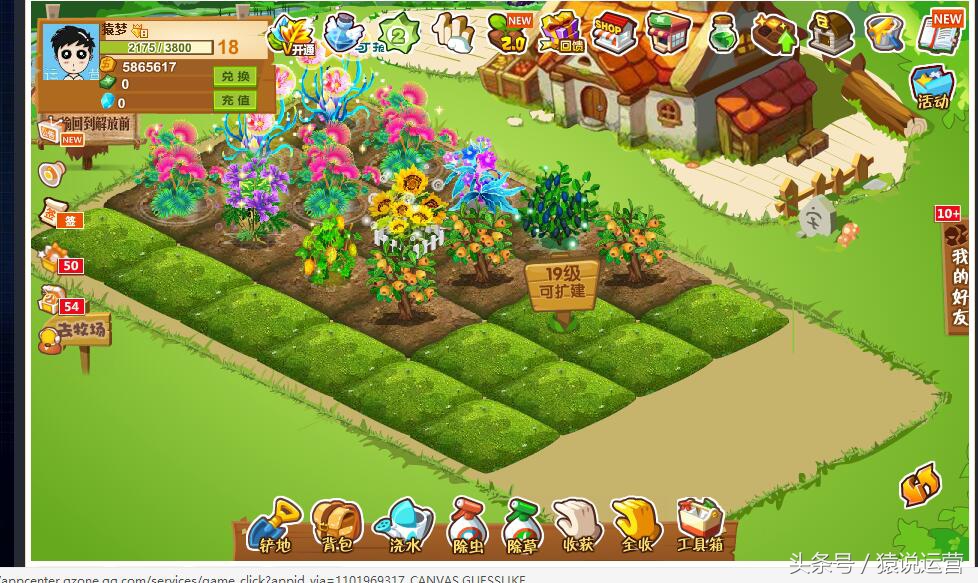The width and height of the screenshot is (978, 583).
Task: Open the NEW book icon
Action: [939, 33]
